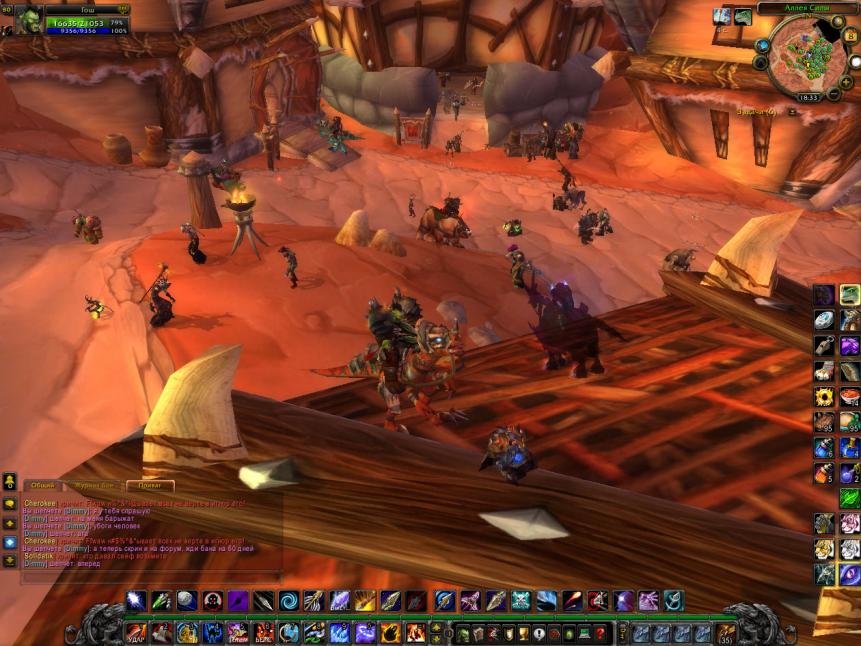
Task: Click the orc player portrait
Action: click(x=28, y=18)
